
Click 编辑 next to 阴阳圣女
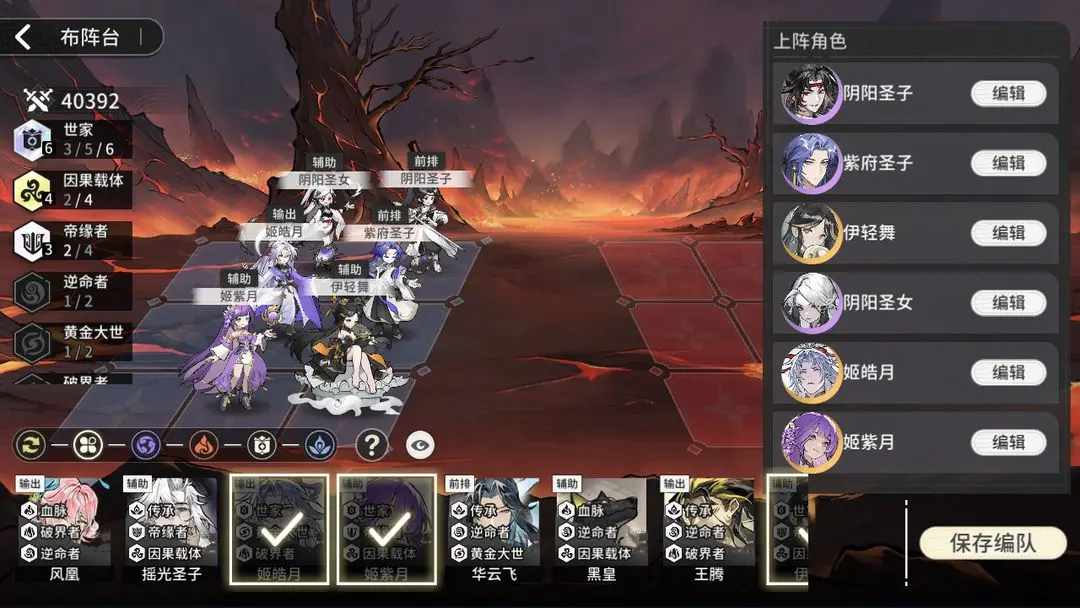(1008, 302)
